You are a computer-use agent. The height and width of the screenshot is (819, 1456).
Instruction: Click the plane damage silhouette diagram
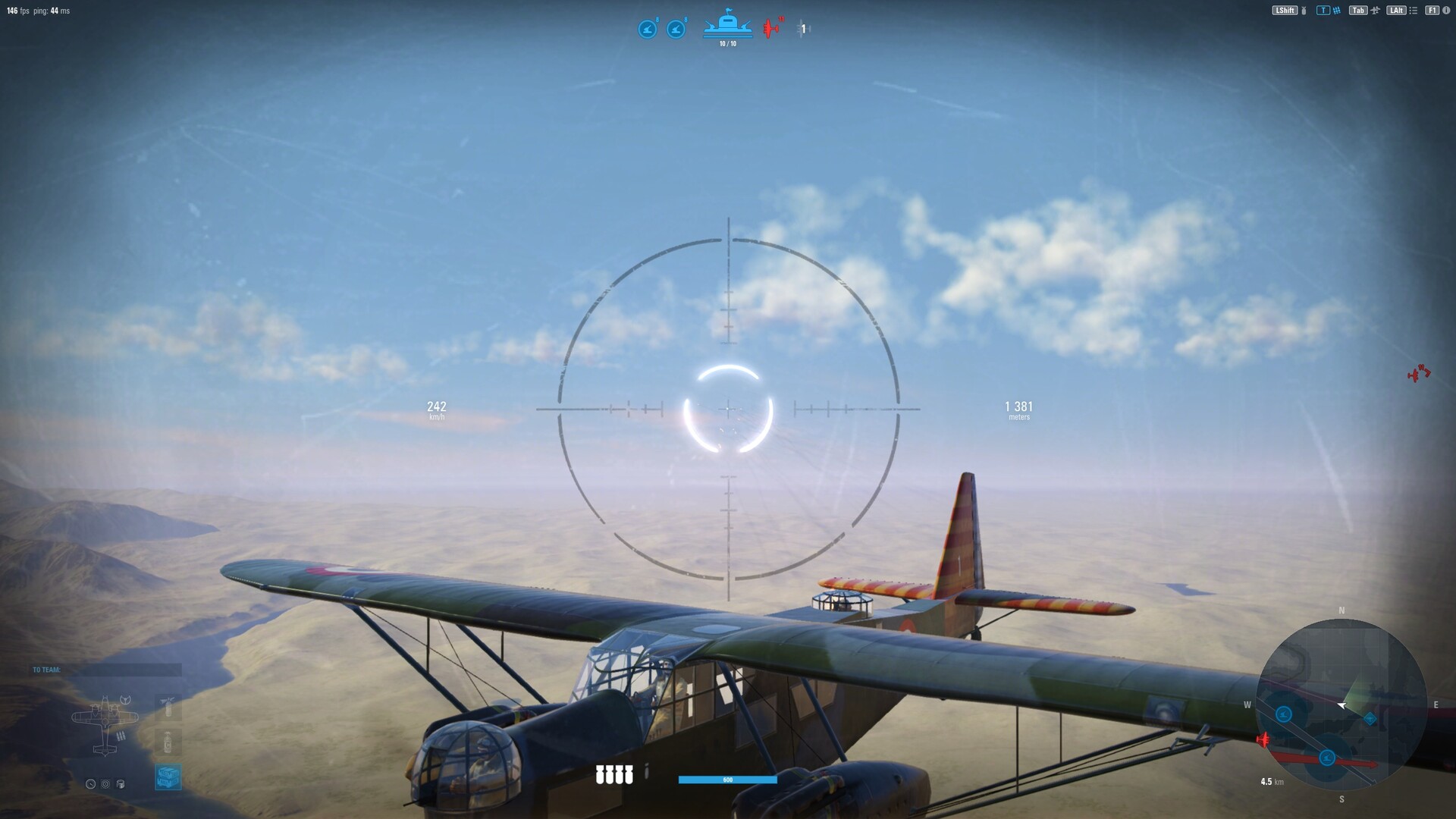pos(105,722)
